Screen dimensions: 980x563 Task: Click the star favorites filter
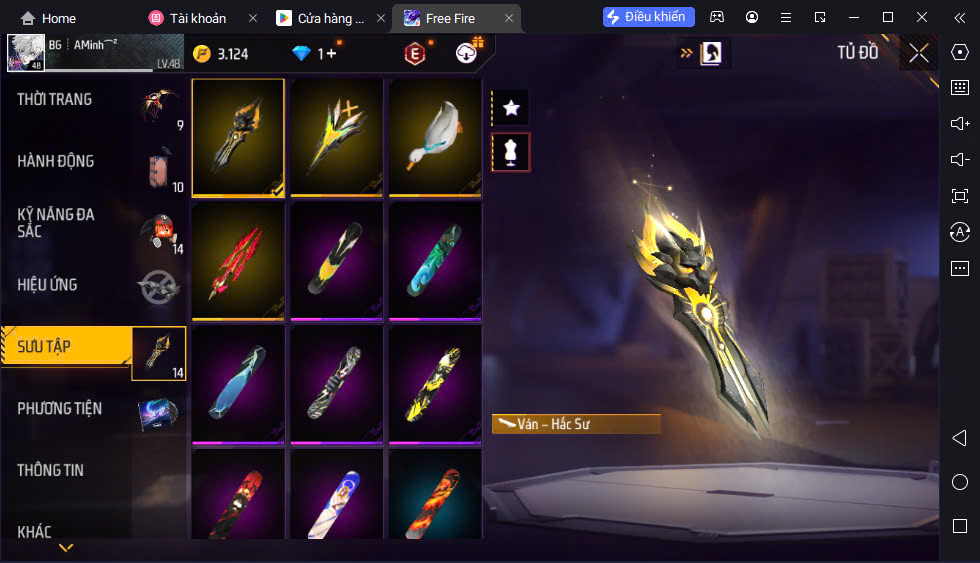point(511,107)
